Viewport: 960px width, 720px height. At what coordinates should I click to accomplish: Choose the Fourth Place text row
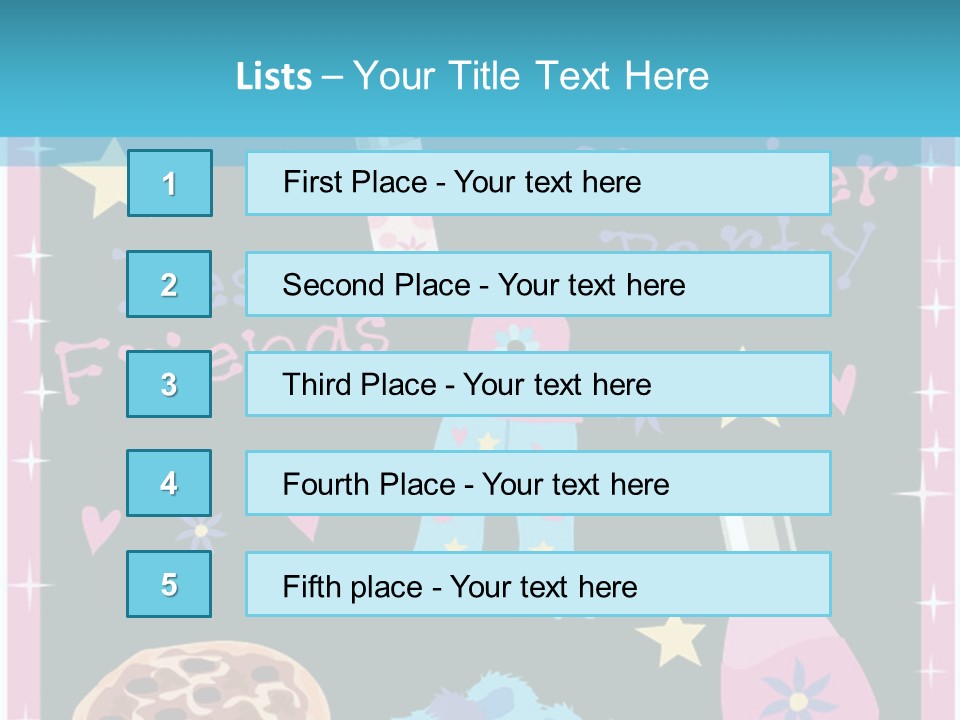[538, 483]
